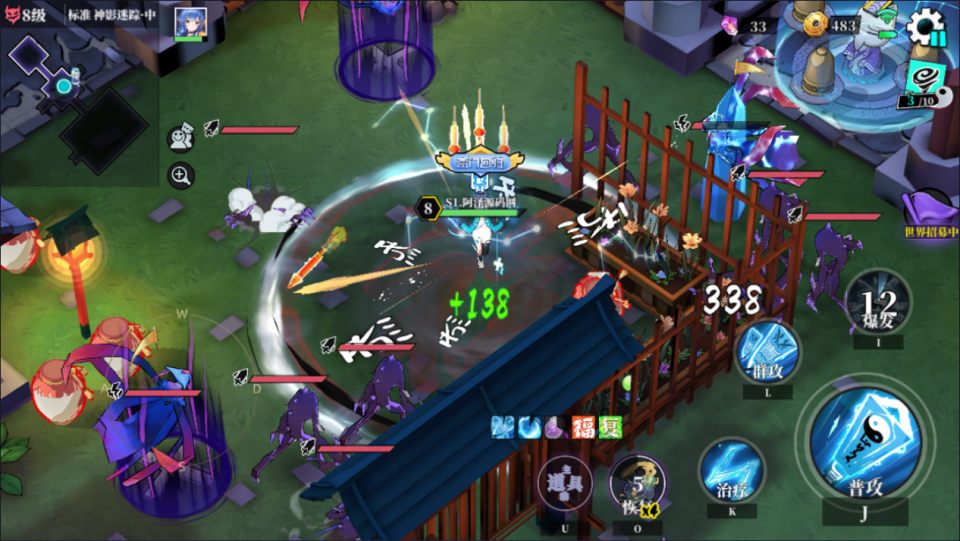The width and height of the screenshot is (960, 541).
Task: Tap the gold coin currency icon
Action: pos(815,25)
